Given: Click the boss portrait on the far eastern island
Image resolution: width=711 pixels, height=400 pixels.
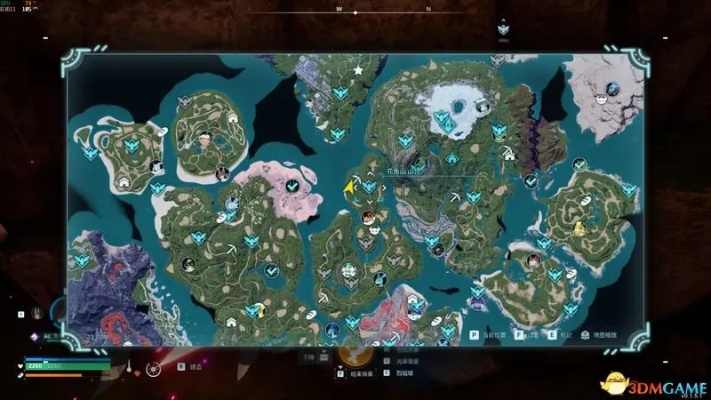Looking at the screenshot, I should (x=579, y=229).
